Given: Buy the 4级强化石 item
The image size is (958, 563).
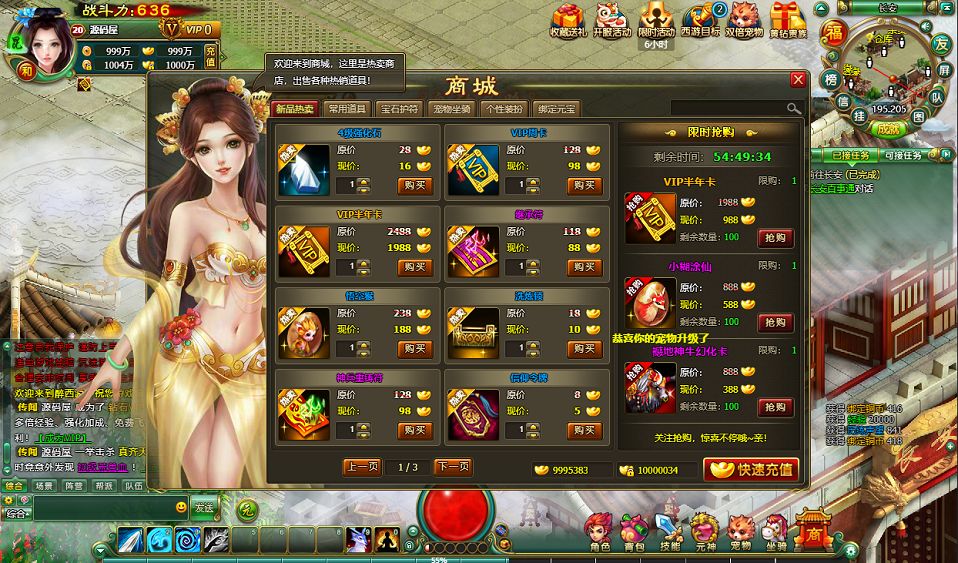Looking at the screenshot, I should pos(414,185).
